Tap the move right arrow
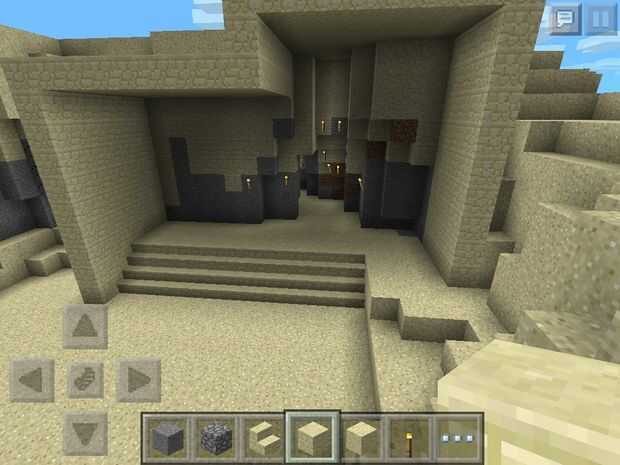The width and height of the screenshot is (620, 465). pyautogui.click(x=139, y=381)
